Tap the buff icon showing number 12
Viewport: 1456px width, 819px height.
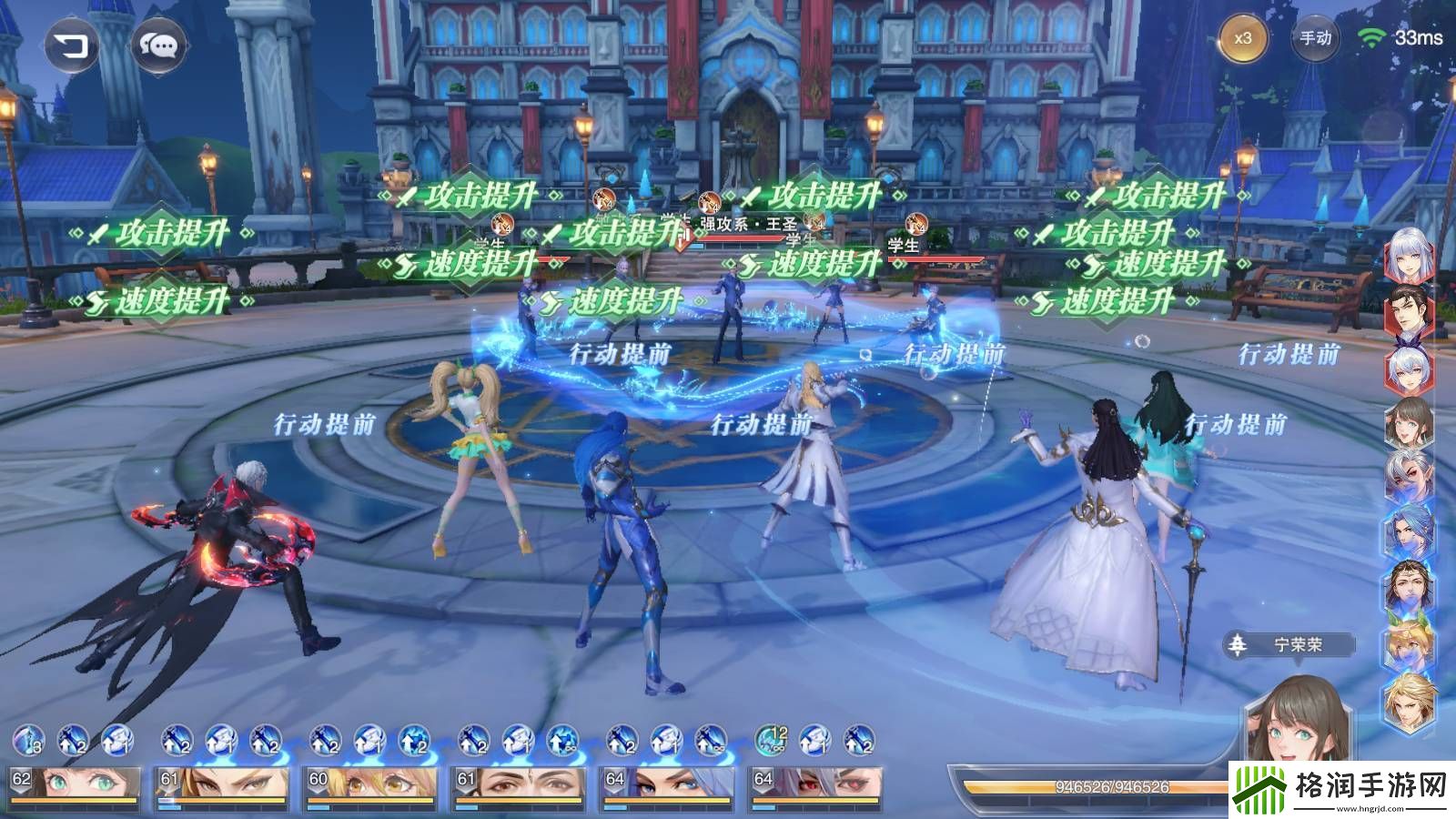(x=771, y=741)
